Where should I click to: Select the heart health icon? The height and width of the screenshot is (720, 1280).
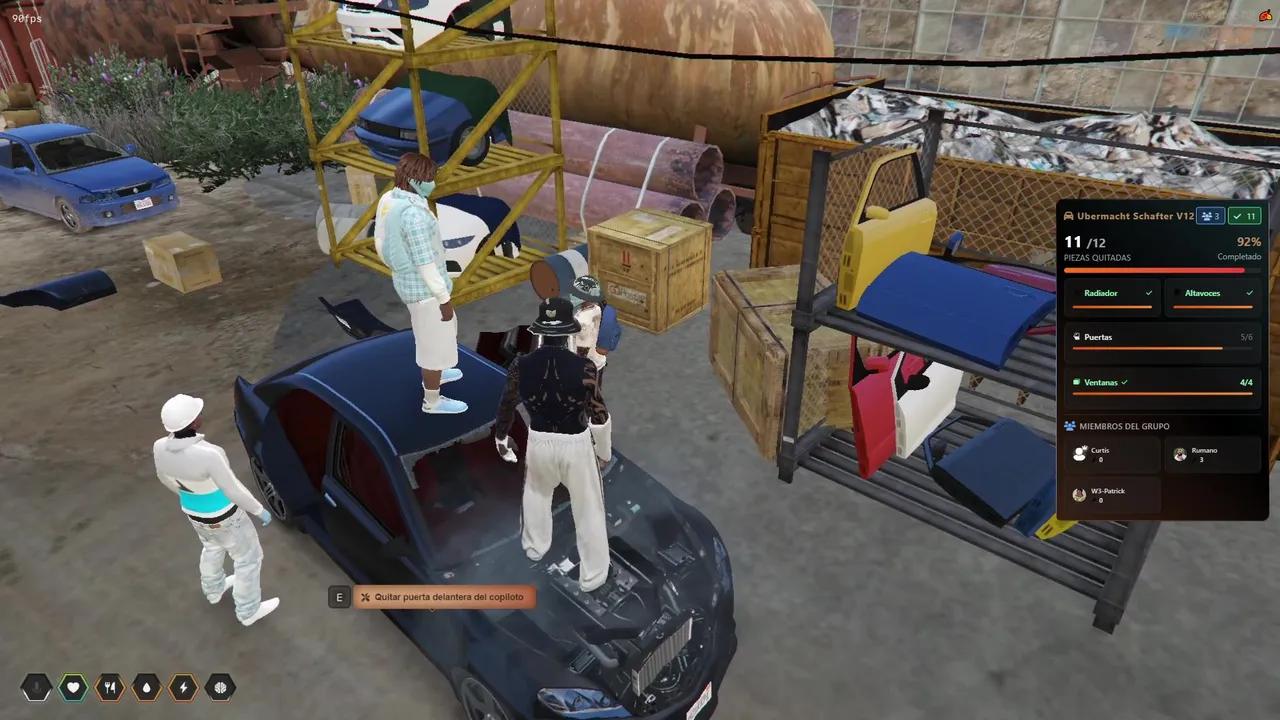coord(73,687)
